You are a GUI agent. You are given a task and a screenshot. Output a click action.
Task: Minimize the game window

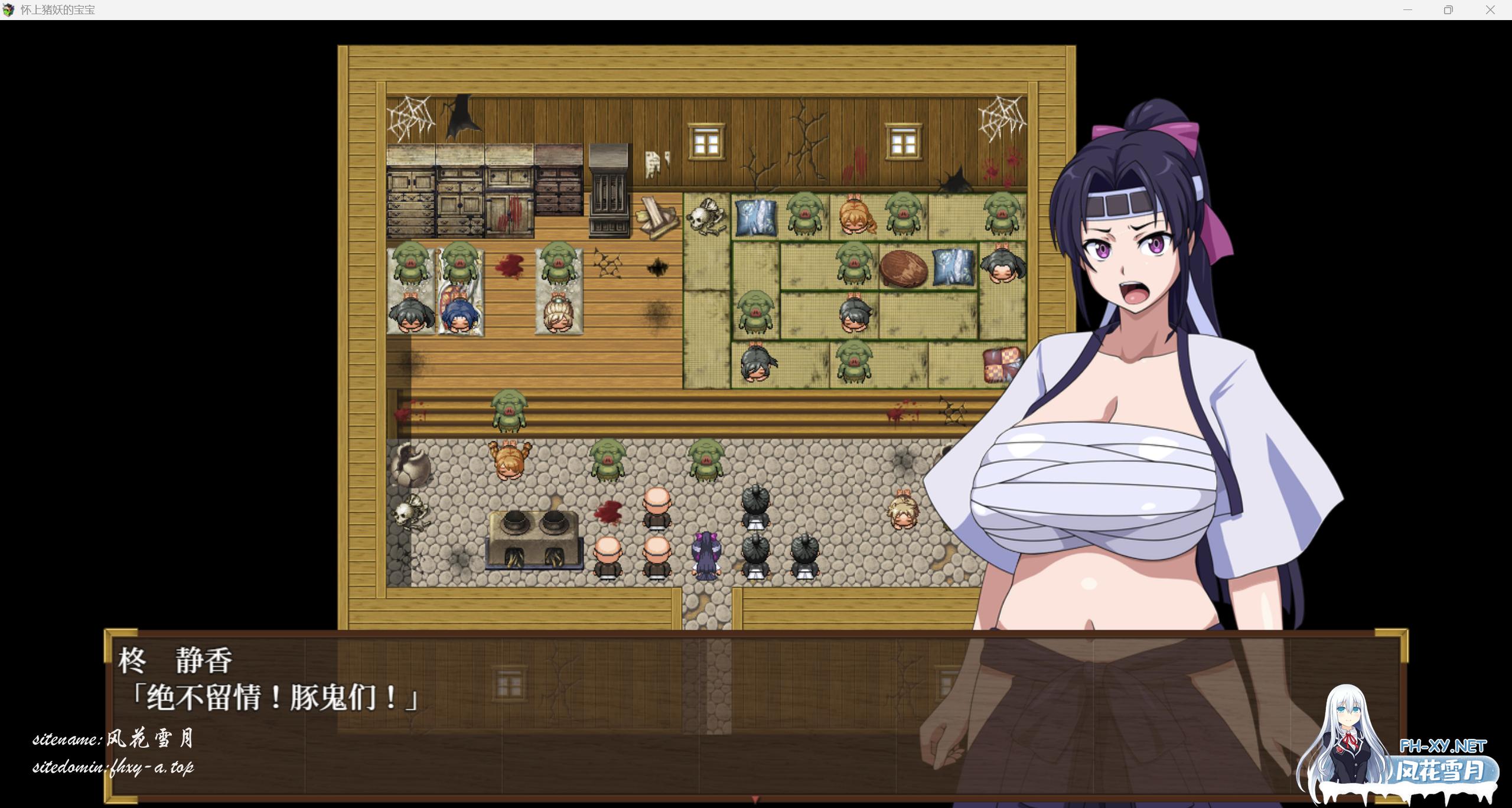point(1407,10)
